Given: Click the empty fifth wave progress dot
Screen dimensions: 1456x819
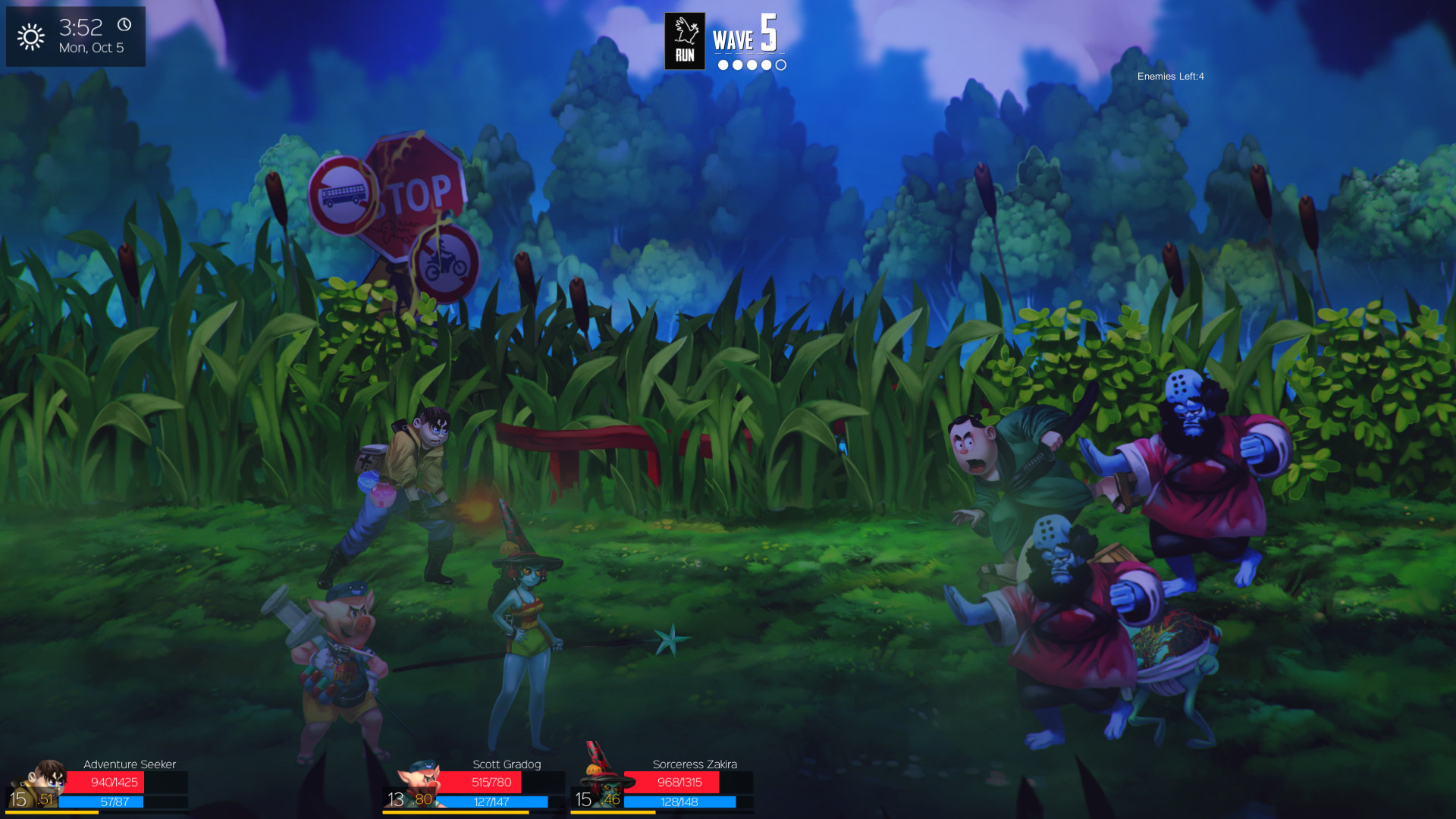Looking at the screenshot, I should click(x=780, y=65).
